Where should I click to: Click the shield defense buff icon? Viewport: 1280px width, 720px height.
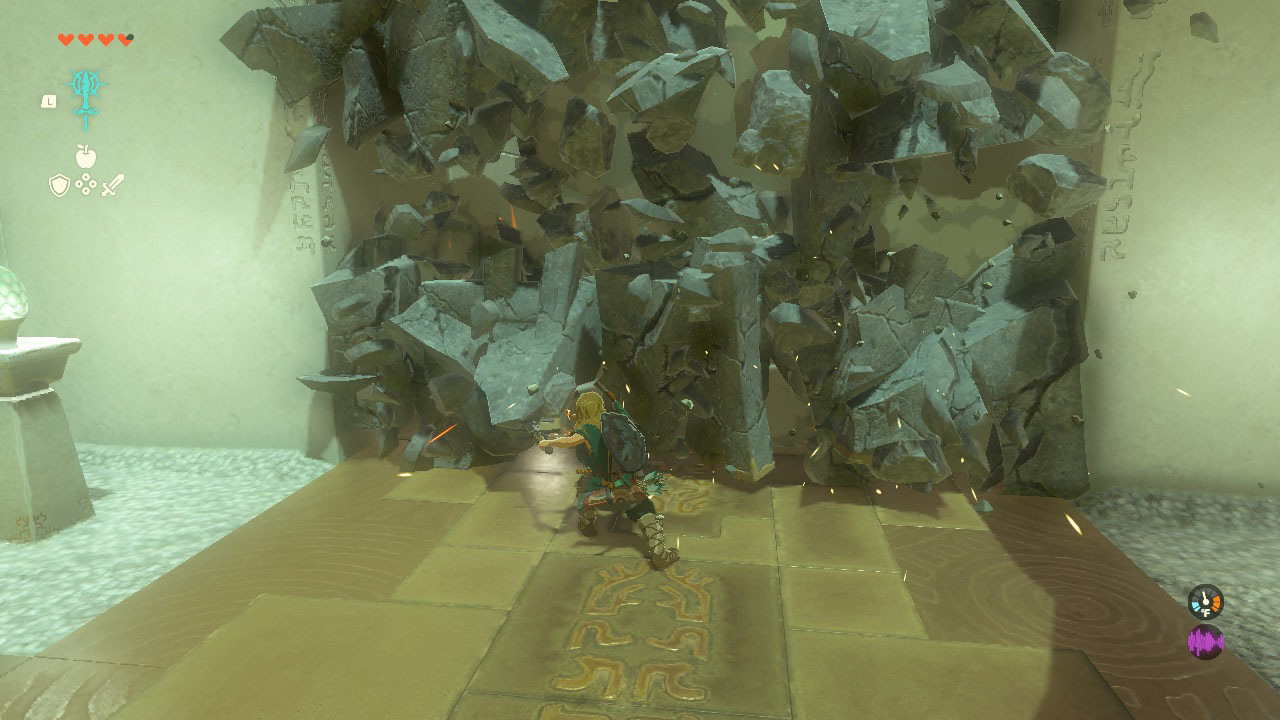(60, 184)
